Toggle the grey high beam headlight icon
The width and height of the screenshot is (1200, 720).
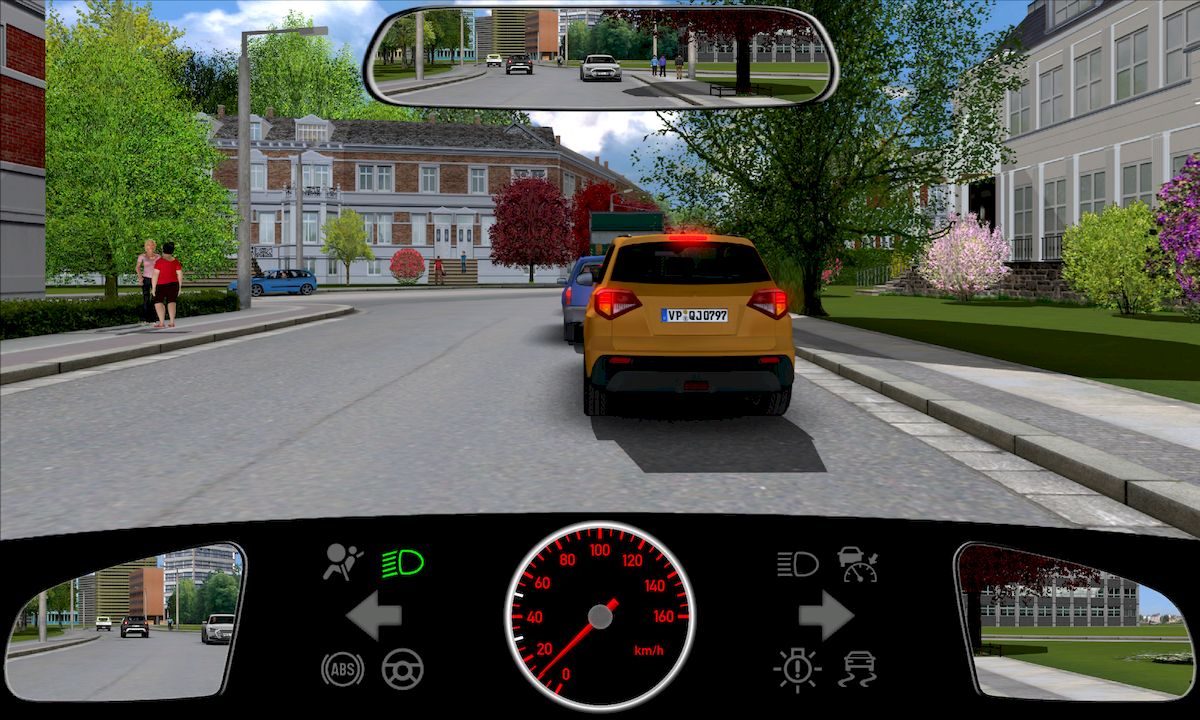(797, 564)
